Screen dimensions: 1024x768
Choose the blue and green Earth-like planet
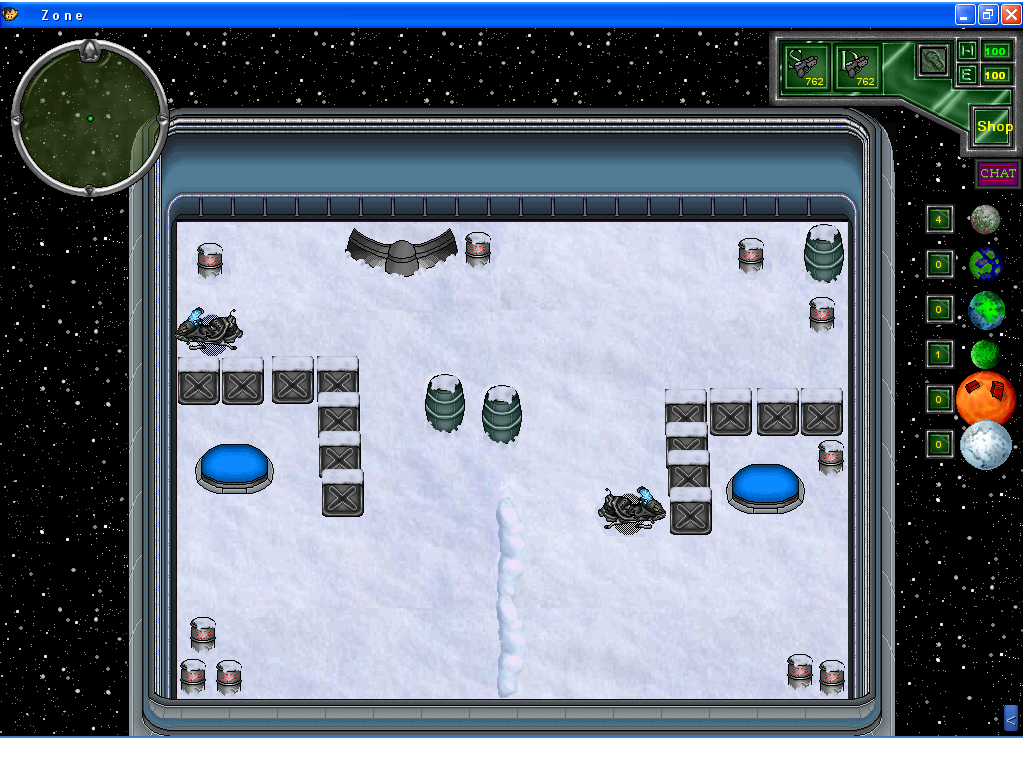point(984,264)
